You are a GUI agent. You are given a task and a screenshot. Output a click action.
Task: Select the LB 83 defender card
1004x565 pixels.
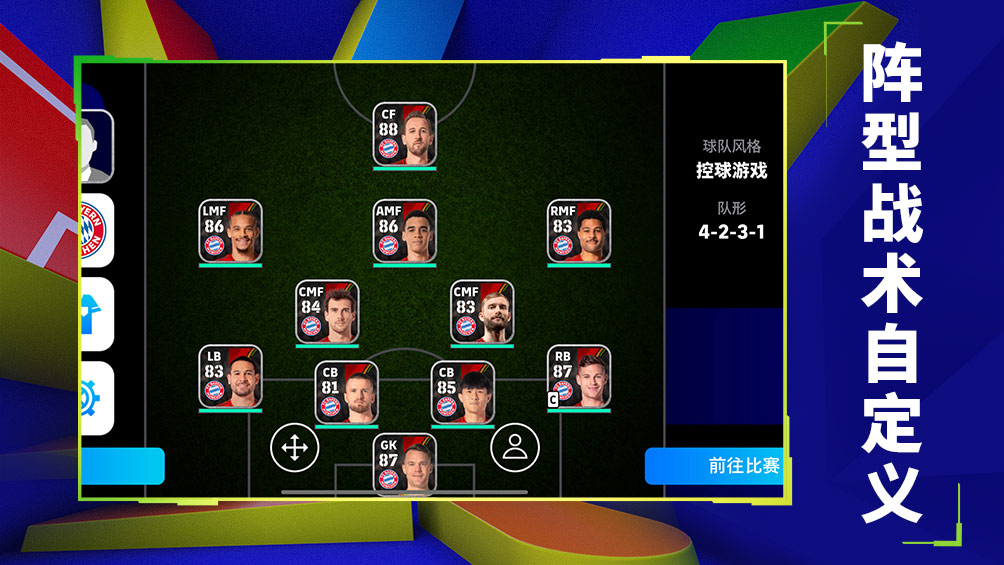click(x=230, y=376)
